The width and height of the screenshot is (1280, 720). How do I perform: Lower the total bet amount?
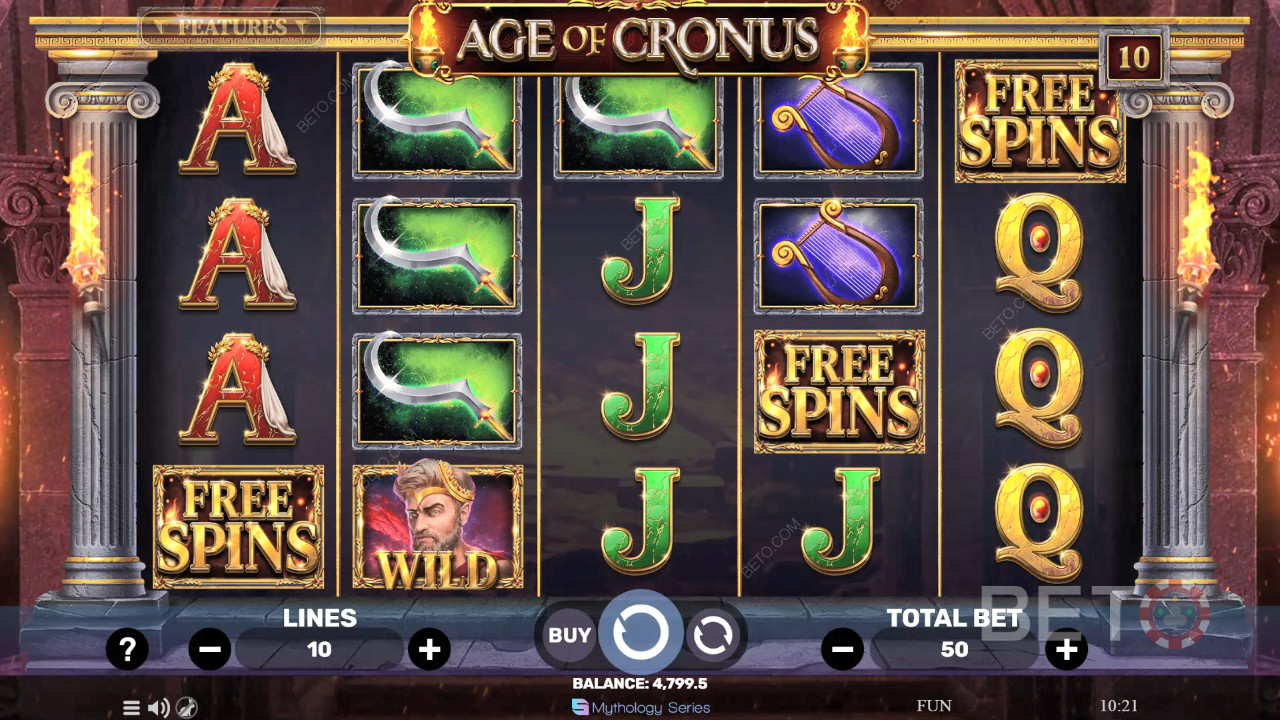tap(842, 650)
